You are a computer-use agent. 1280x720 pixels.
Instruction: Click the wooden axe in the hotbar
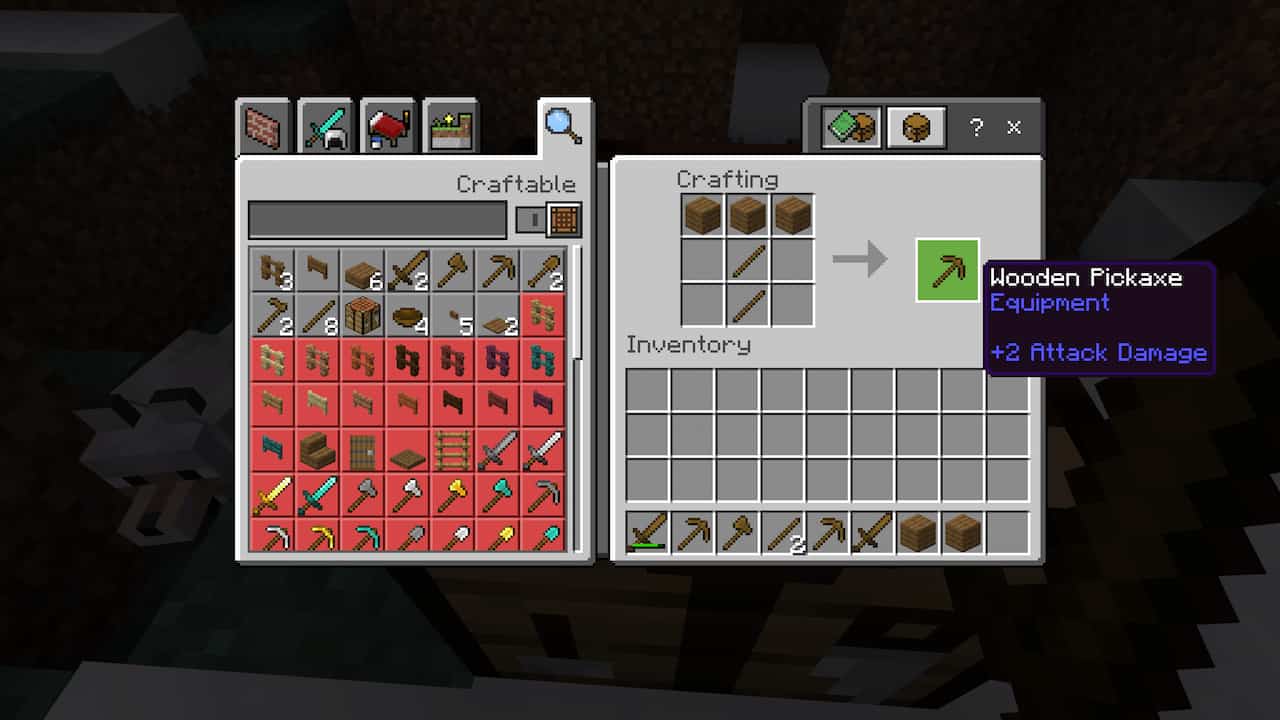point(737,535)
